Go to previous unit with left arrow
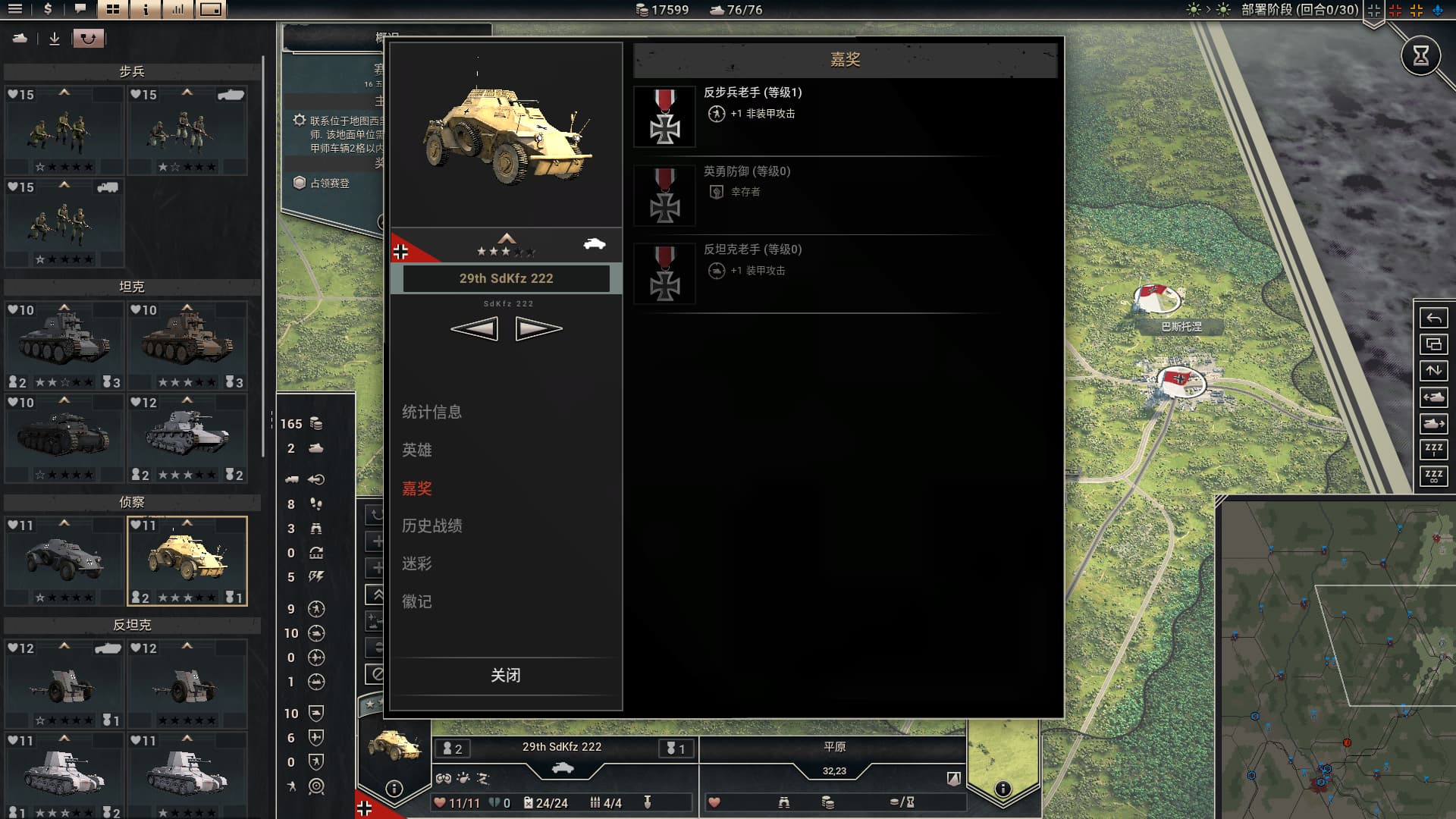The image size is (1456, 819). click(x=475, y=328)
